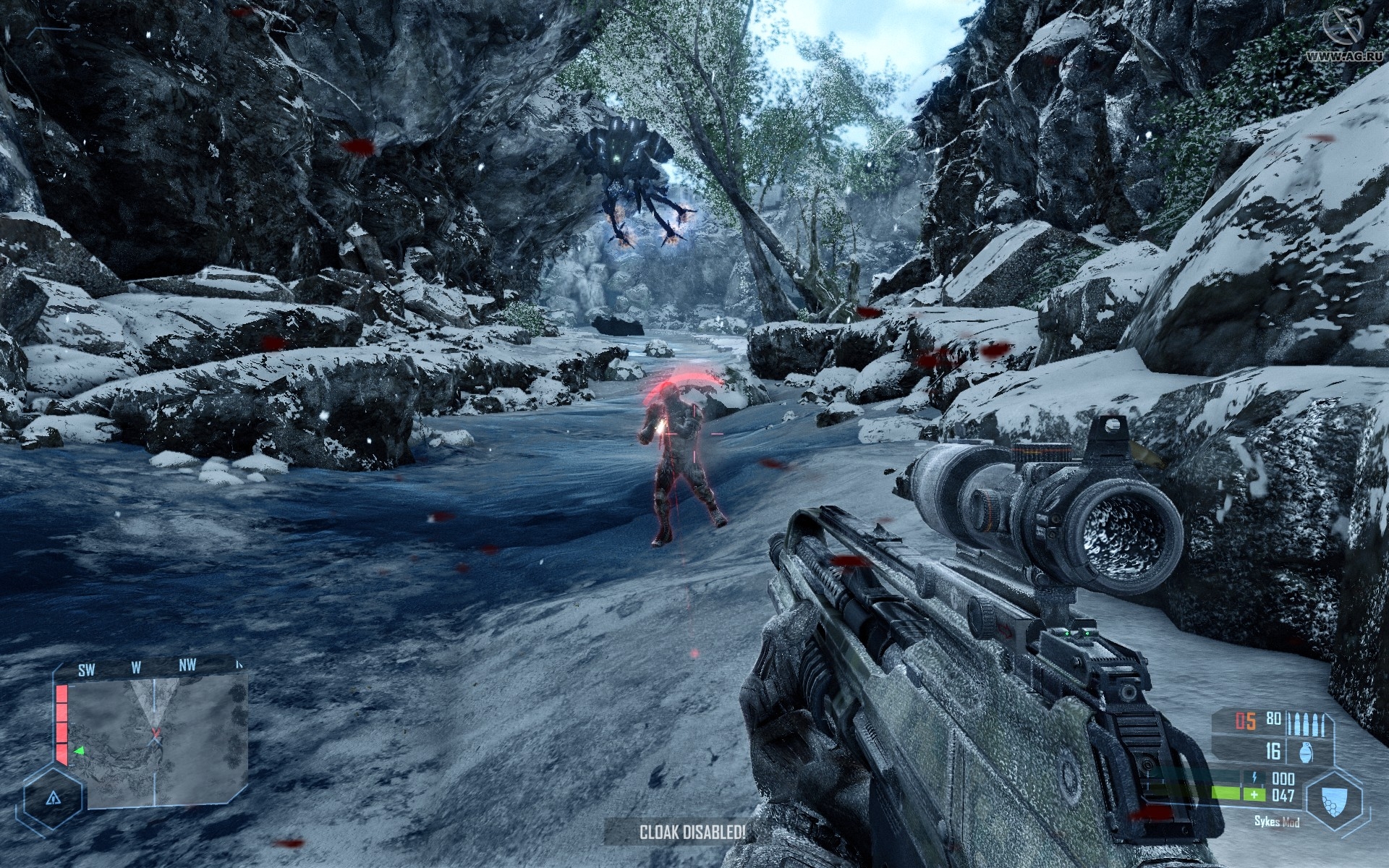Click the minimap radar panel
Viewport: 1389px width, 868px height.
[158, 741]
